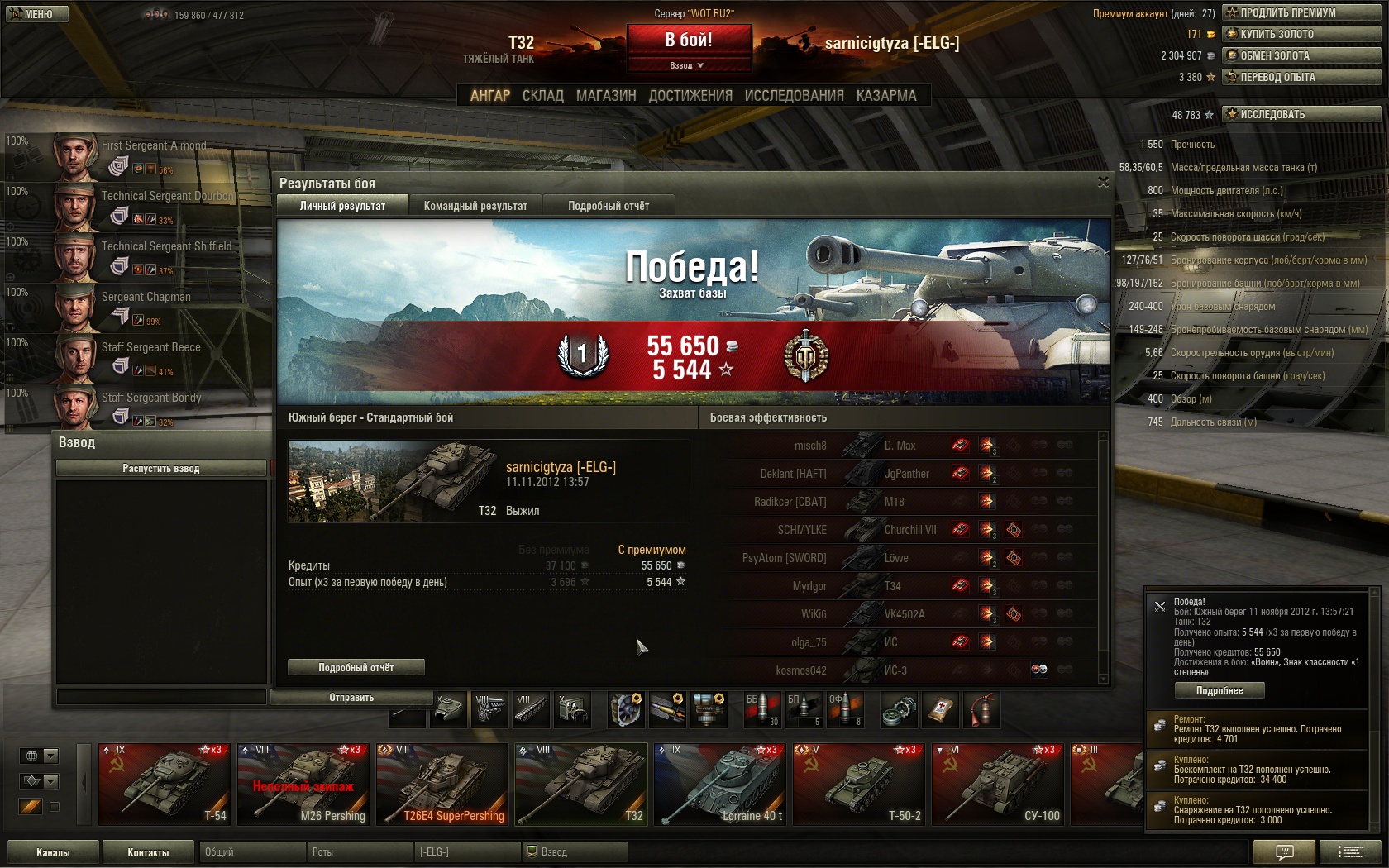1389x868 pixels.
Task: Click КУПИТЬ ЗОЛОТО button
Action: 1301,34
